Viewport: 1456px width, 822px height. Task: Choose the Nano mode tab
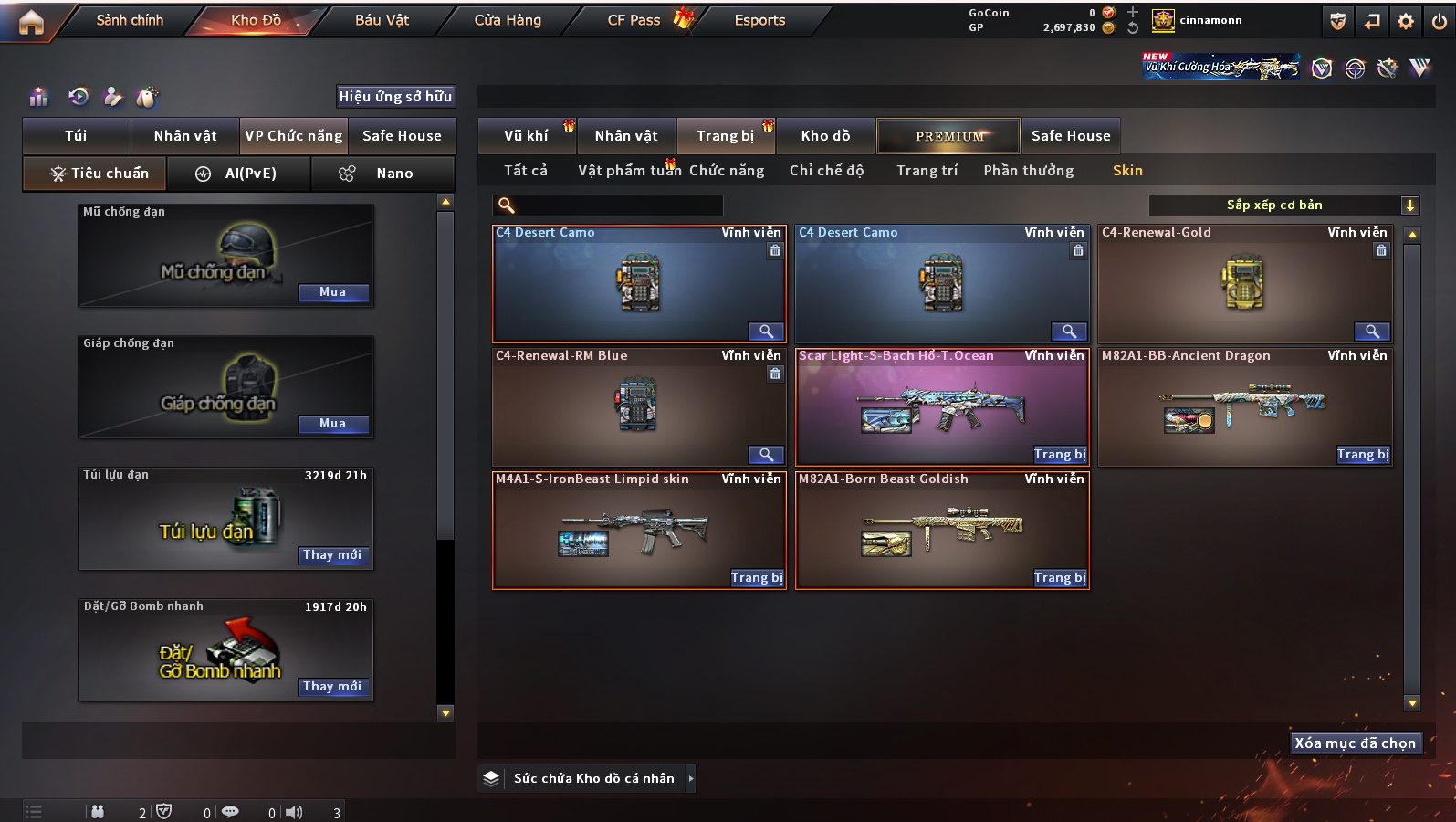pos(383,174)
